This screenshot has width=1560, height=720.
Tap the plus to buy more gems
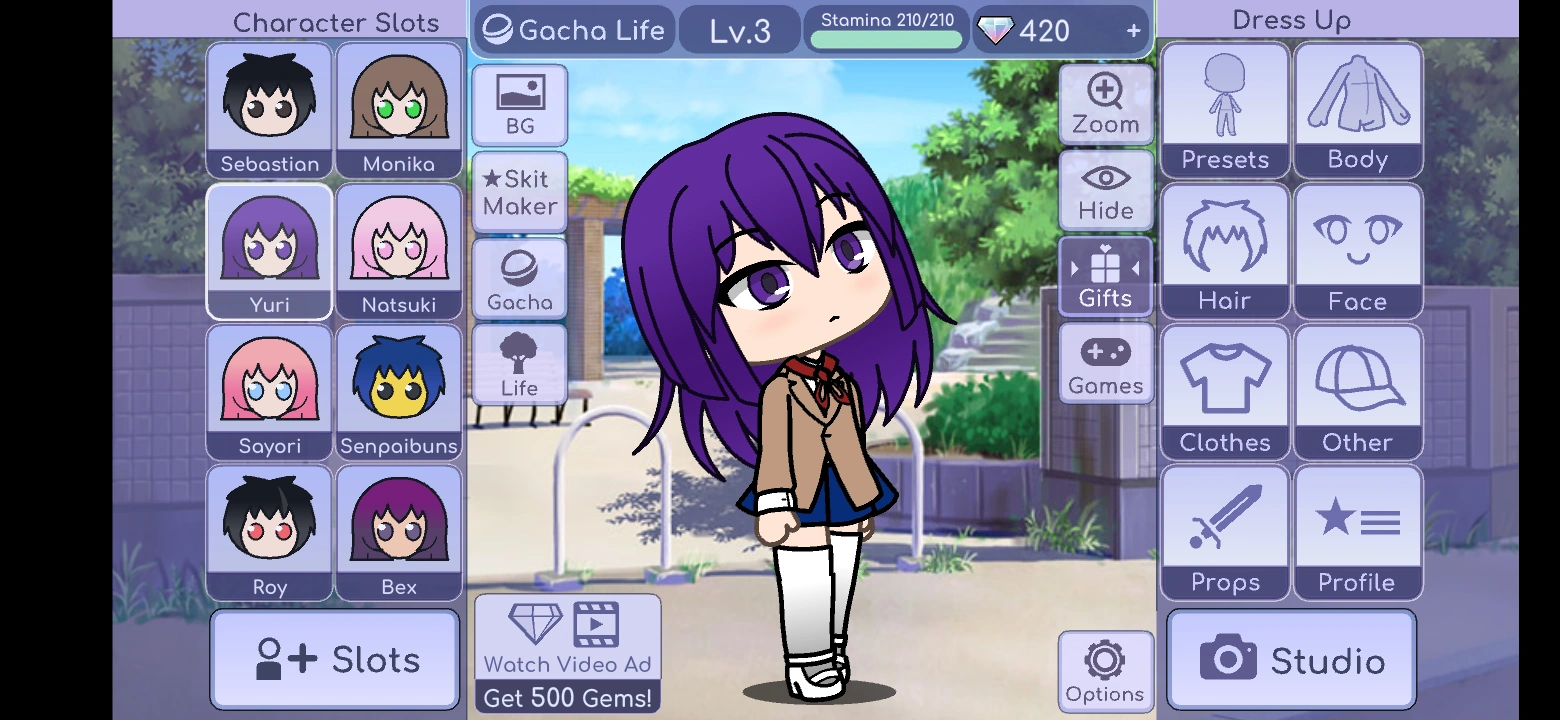pos(1133,30)
